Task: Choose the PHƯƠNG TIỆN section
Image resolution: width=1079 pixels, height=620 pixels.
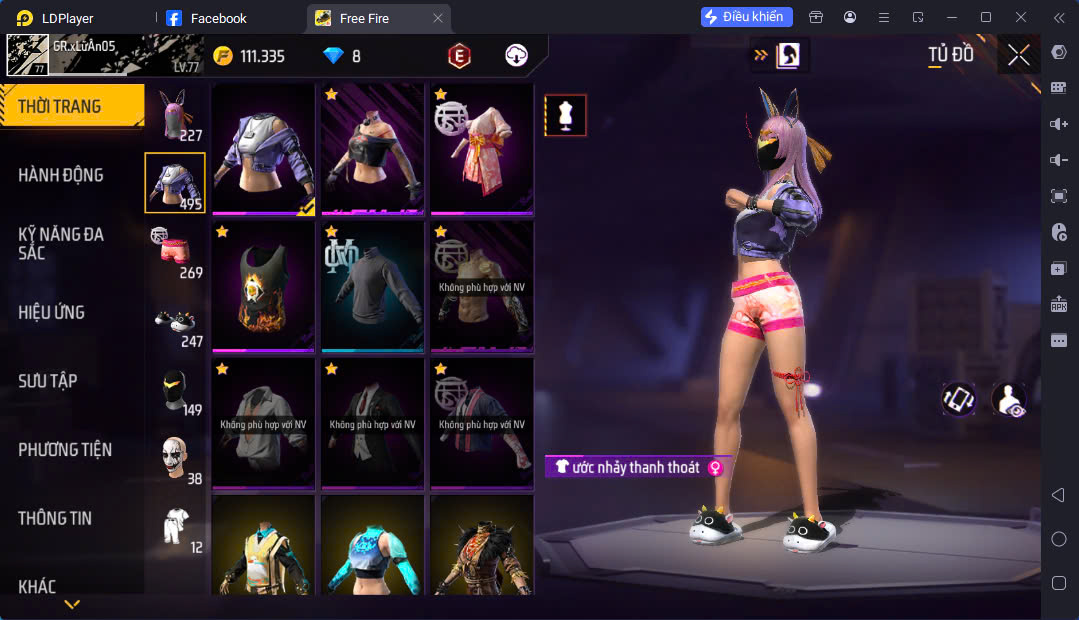Action: click(65, 450)
